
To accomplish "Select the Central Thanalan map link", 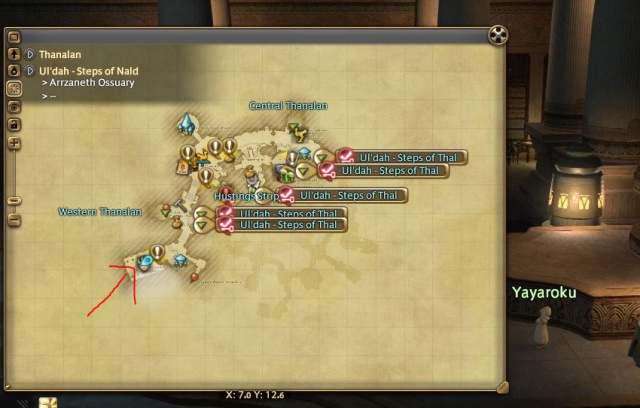I will coord(288,106).
